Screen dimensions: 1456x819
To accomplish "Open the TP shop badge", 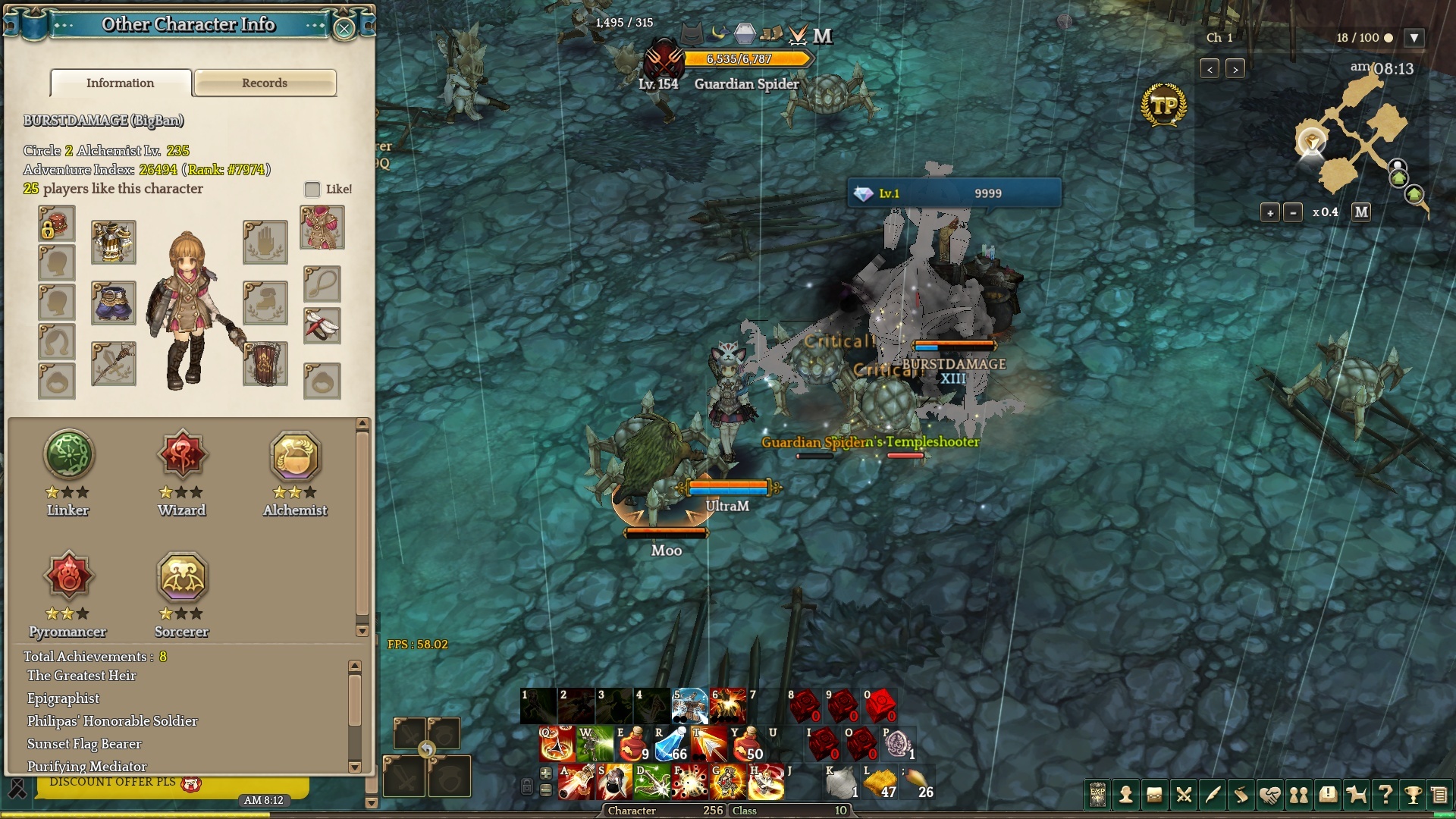I will [x=1164, y=105].
